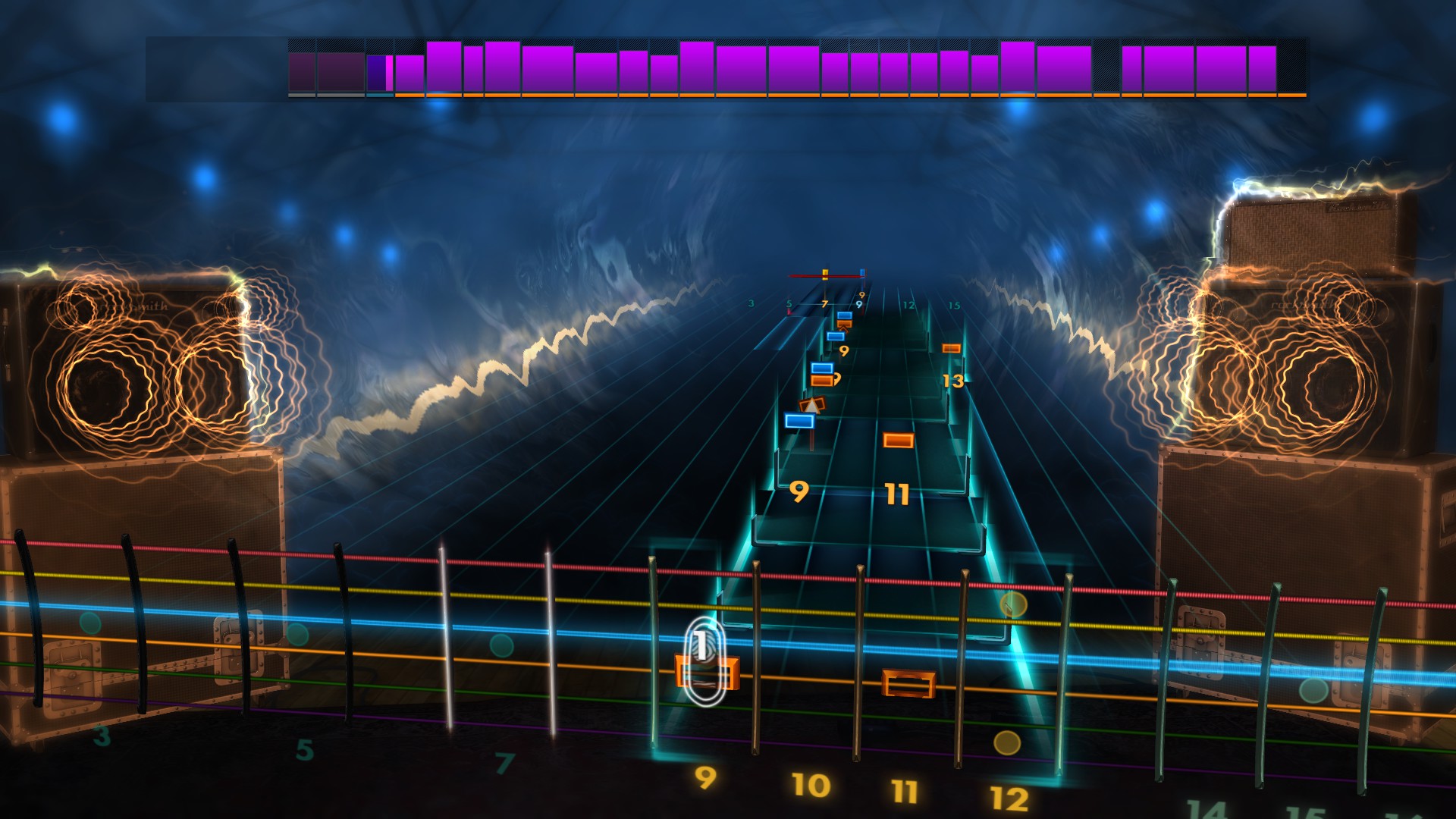Screen dimensions: 1456x819
Task: Select the stacked blue and orange note pair
Action: tap(823, 373)
